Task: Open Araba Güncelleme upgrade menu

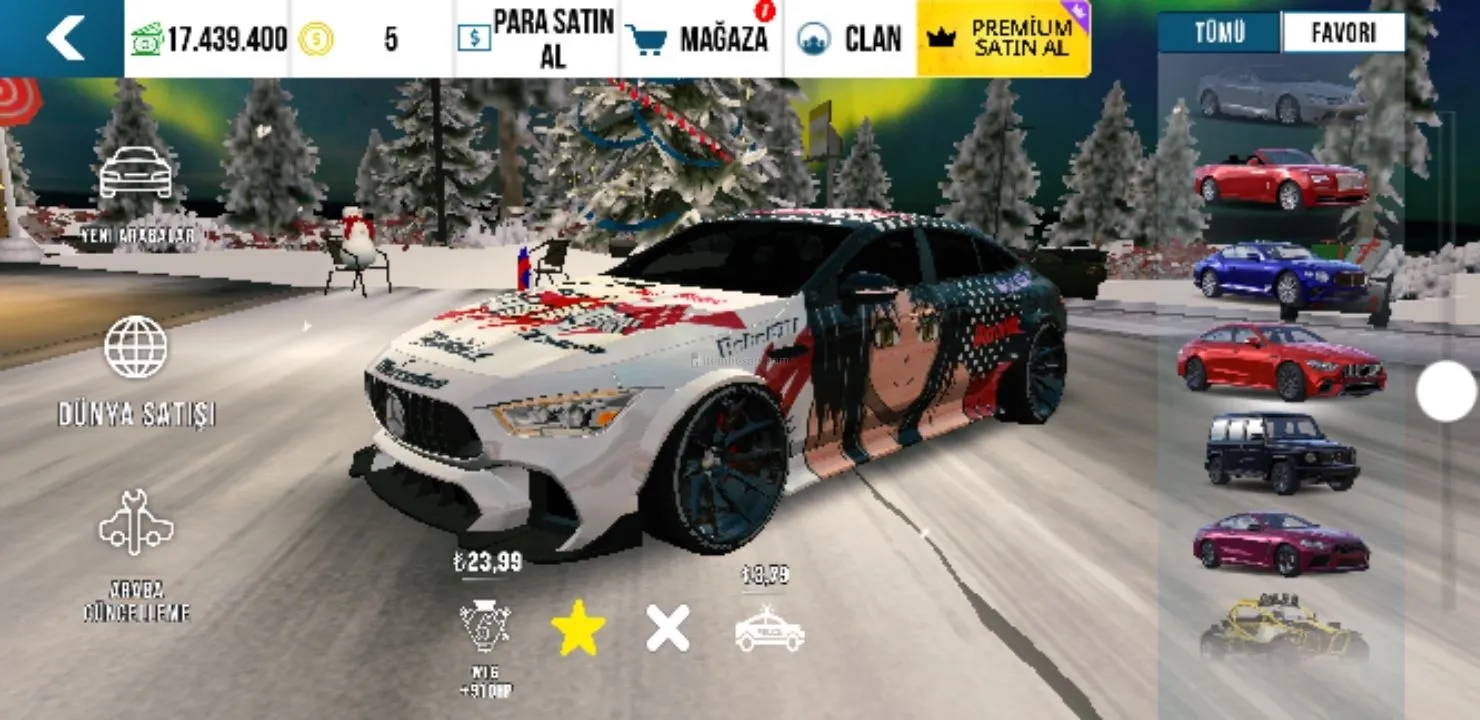Action: coord(136,555)
